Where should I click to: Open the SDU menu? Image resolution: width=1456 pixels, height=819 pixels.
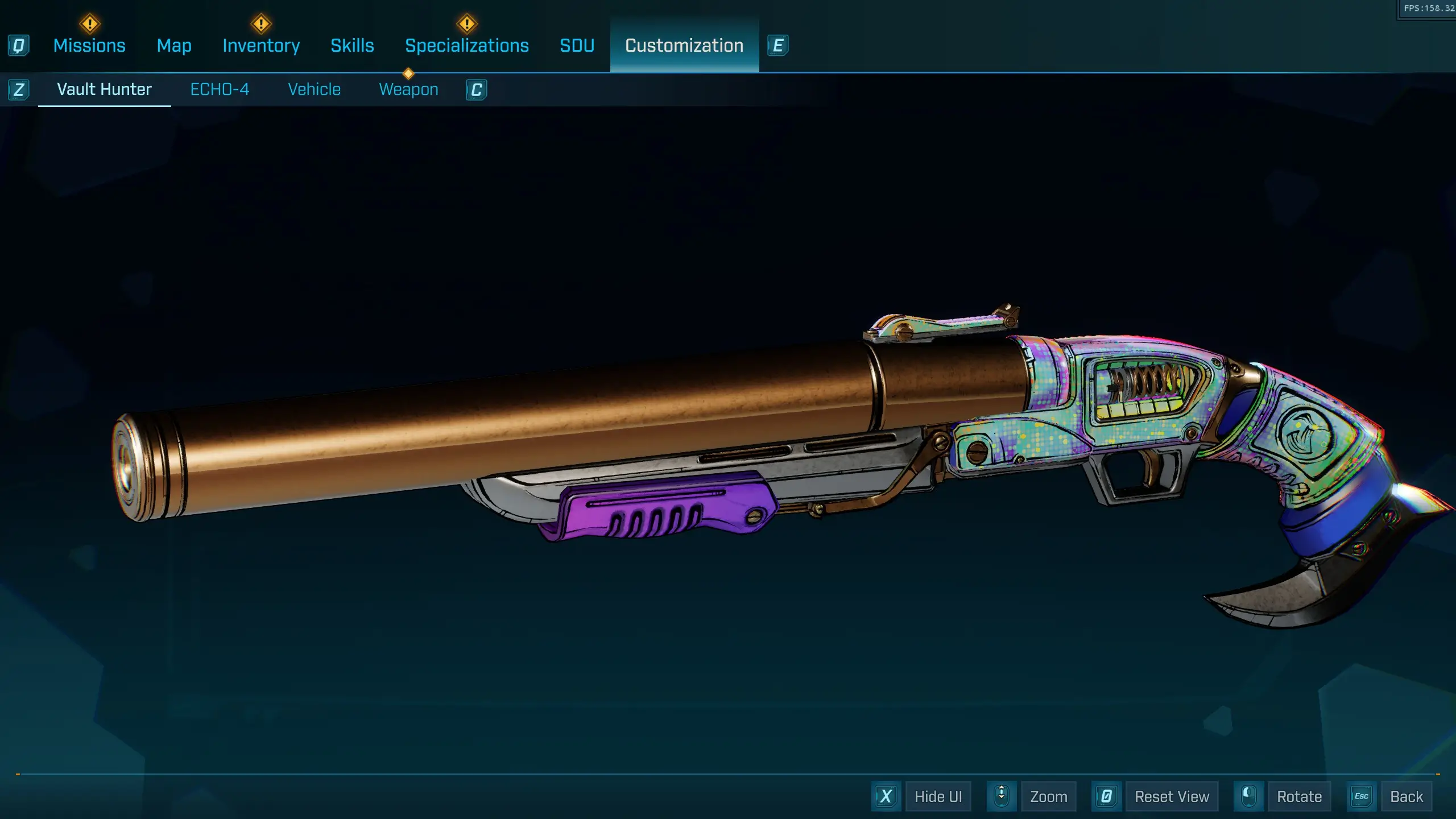[577, 45]
